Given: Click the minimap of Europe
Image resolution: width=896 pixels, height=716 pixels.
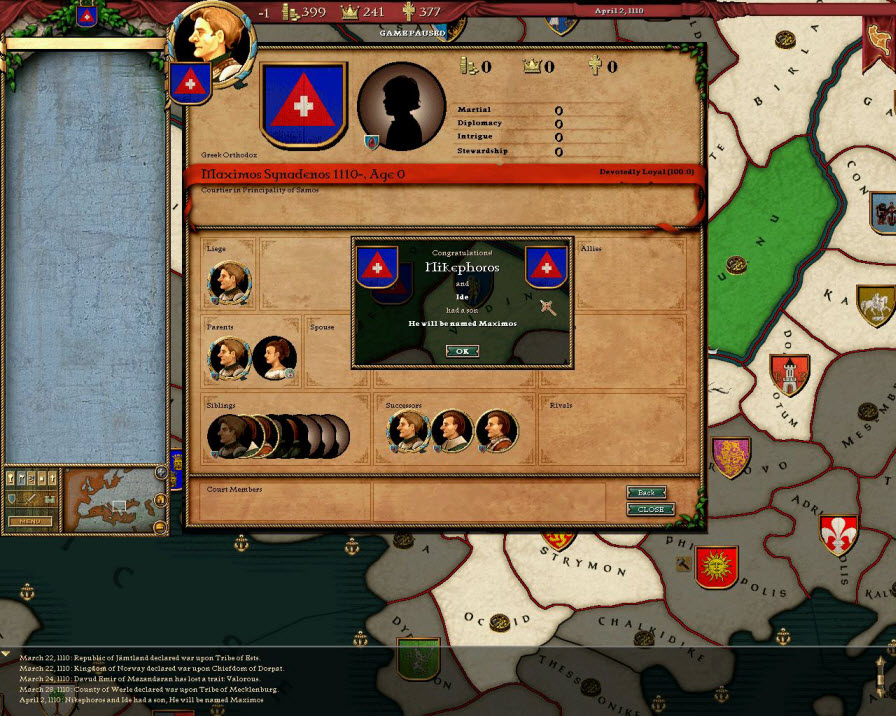Looking at the screenshot, I should (109, 500).
